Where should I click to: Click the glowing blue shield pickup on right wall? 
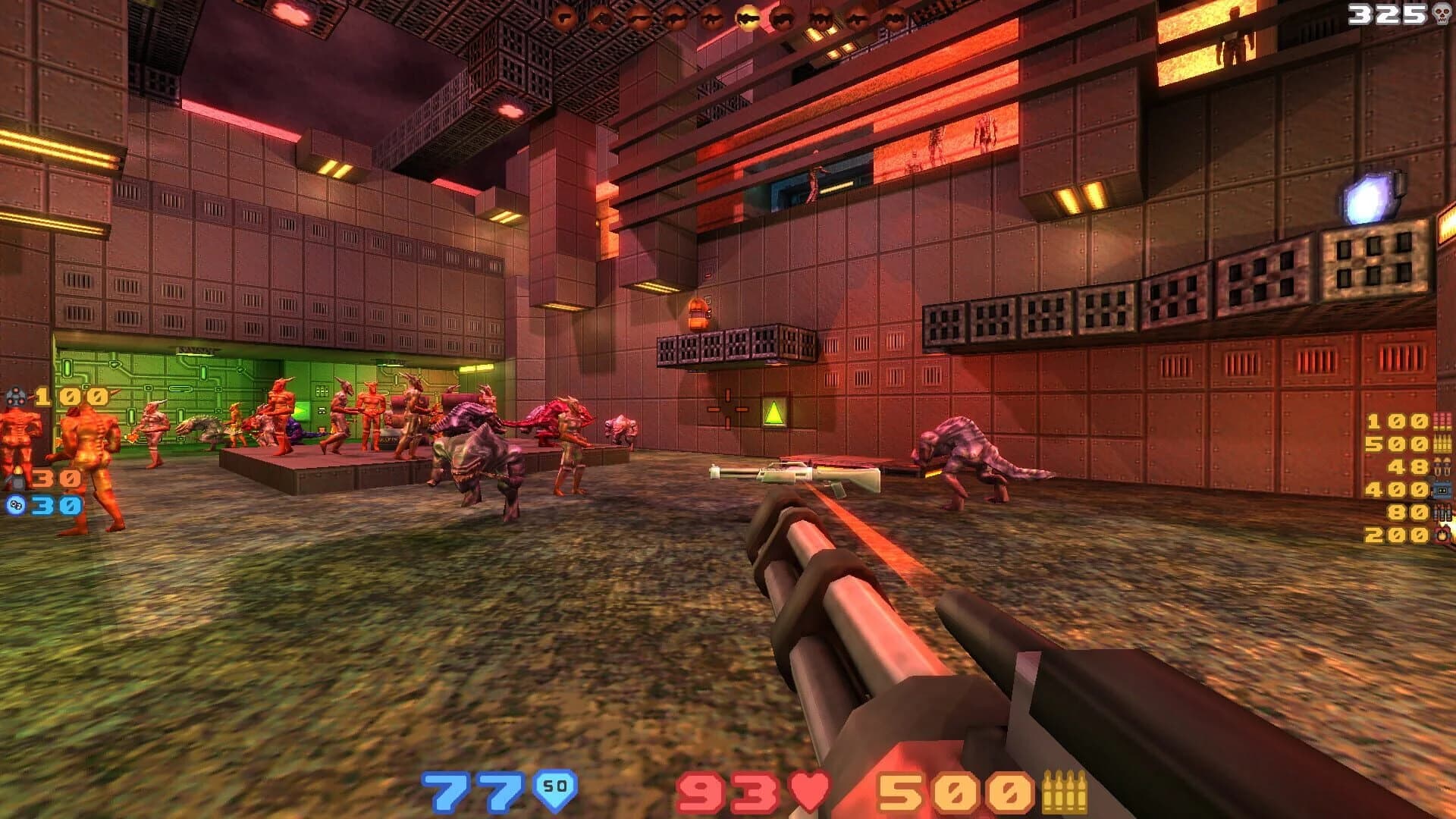click(1369, 196)
